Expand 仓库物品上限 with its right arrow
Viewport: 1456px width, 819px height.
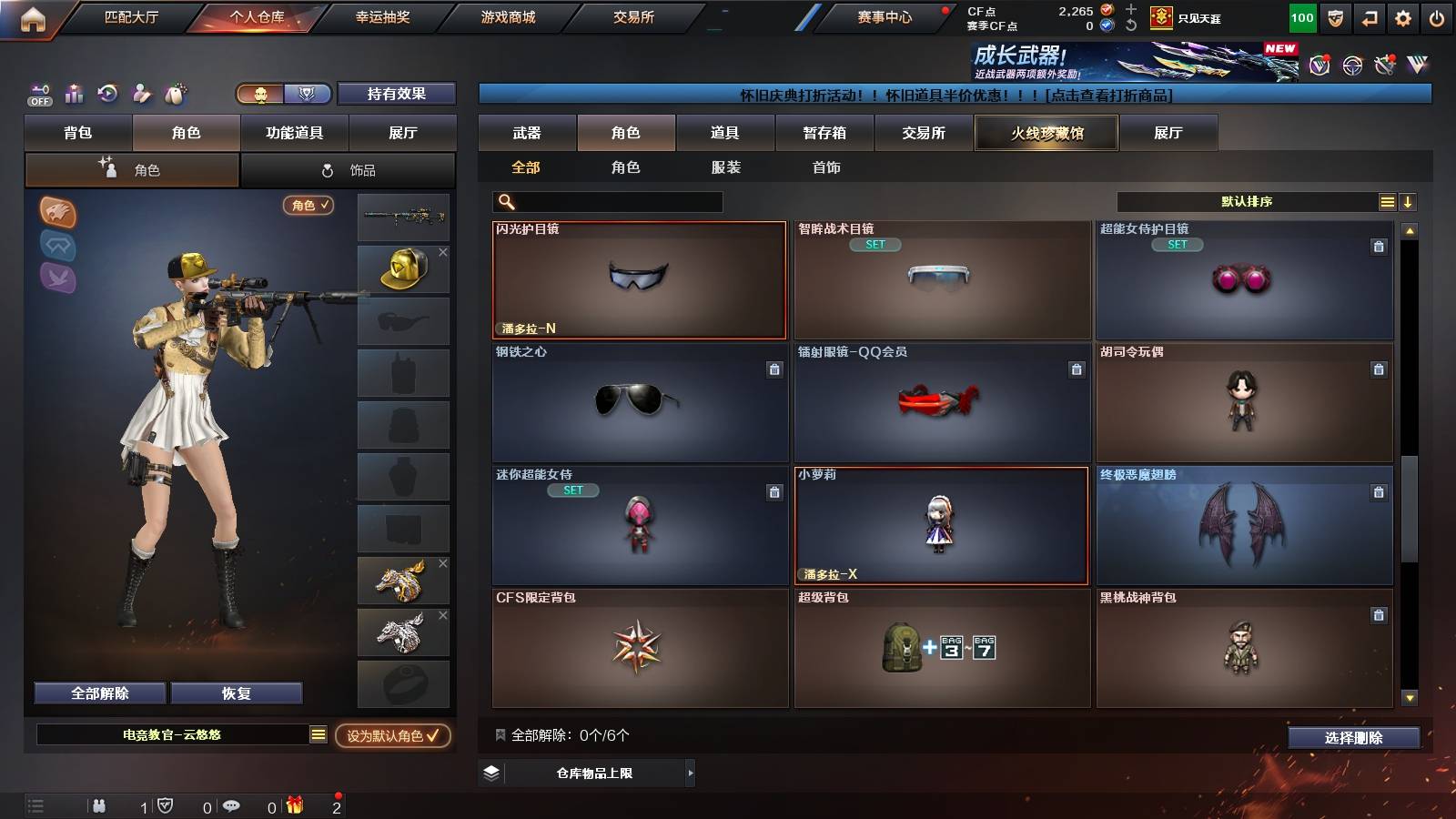point(690,774)
